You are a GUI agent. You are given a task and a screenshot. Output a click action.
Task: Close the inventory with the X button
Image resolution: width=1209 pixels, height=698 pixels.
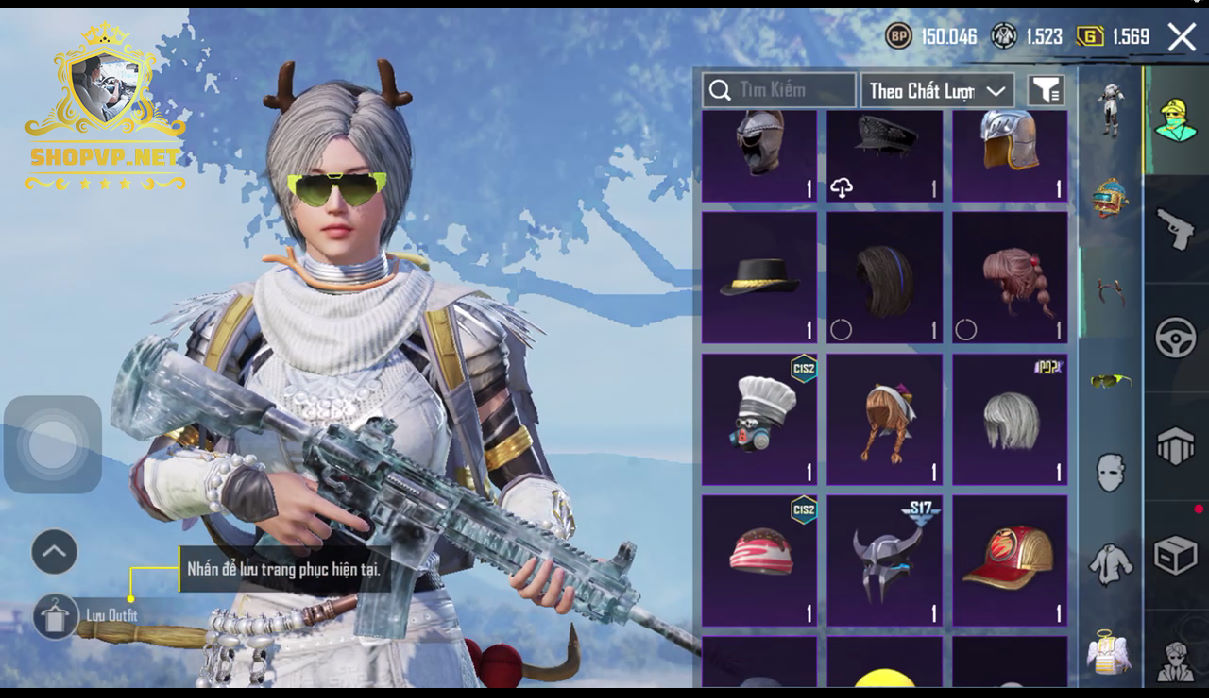point(1182,38)
